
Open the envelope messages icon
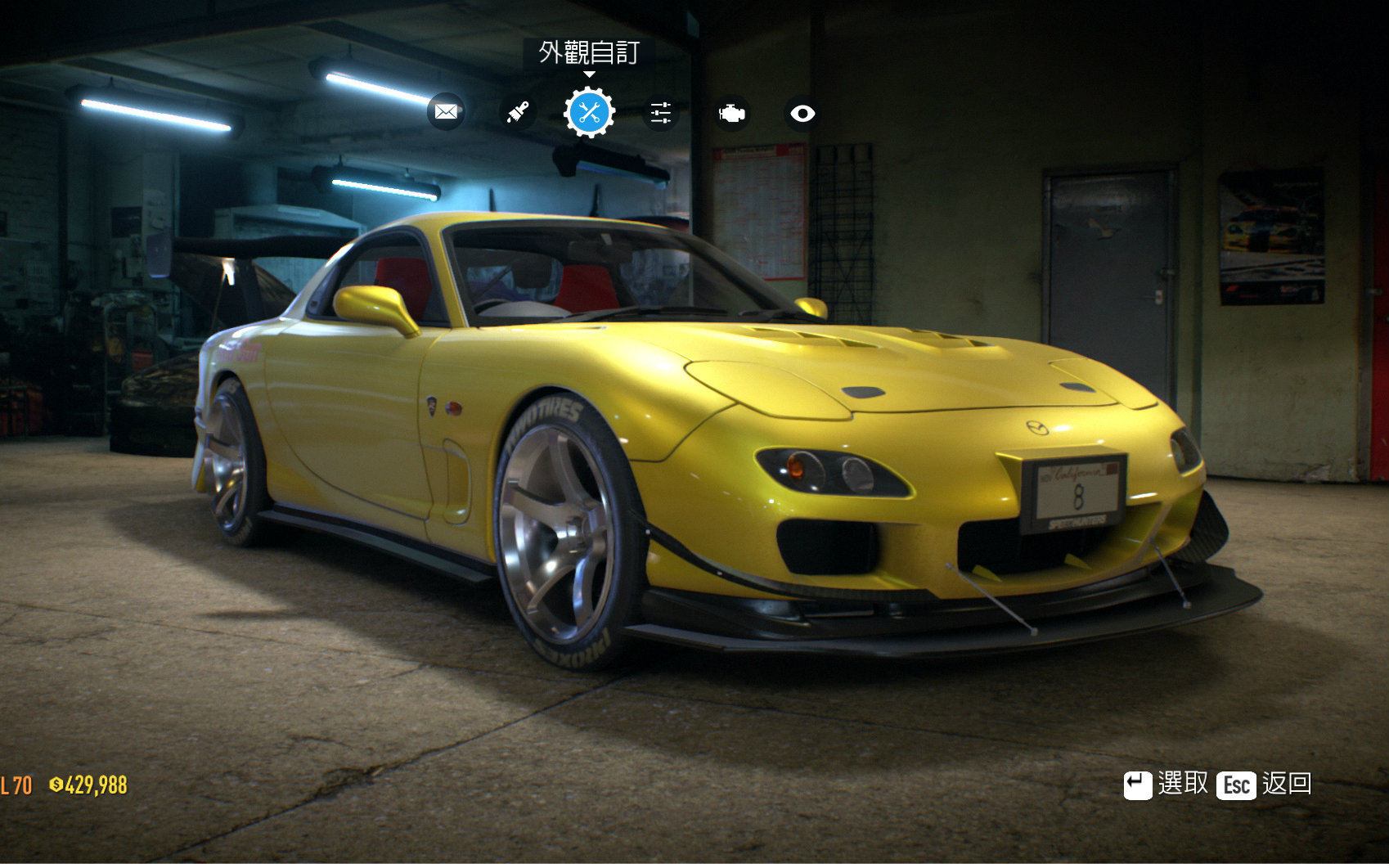tap(446, 112)
